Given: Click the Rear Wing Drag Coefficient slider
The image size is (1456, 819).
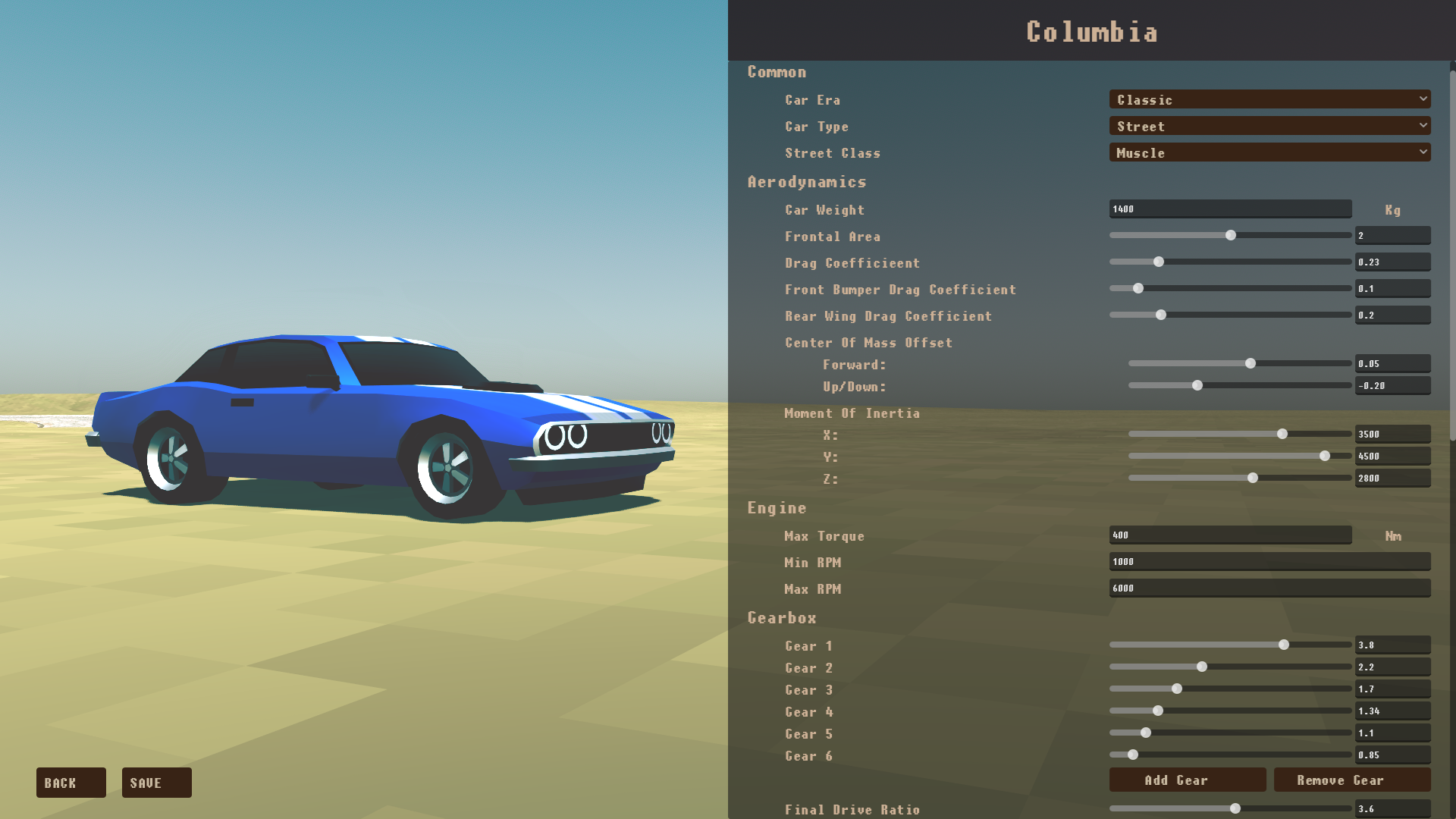Looking at the screenshot, I should [1161, 315].
